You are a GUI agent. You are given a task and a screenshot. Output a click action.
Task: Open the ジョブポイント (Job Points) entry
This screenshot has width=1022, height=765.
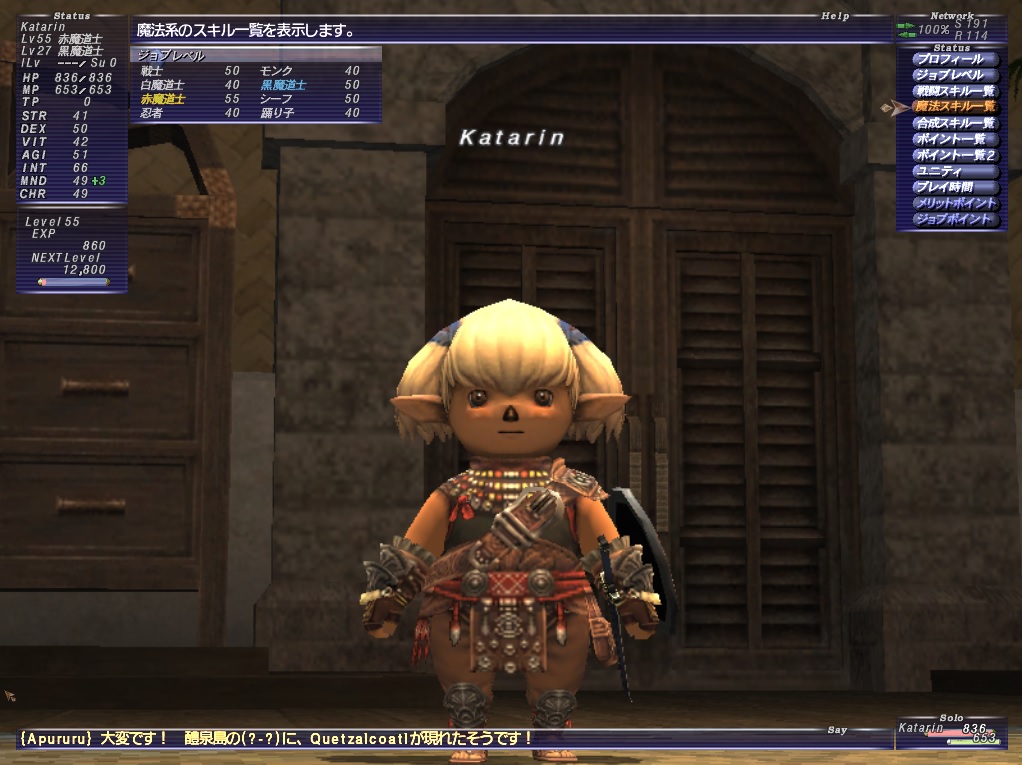pyautogui.click(x=953, y=219)
